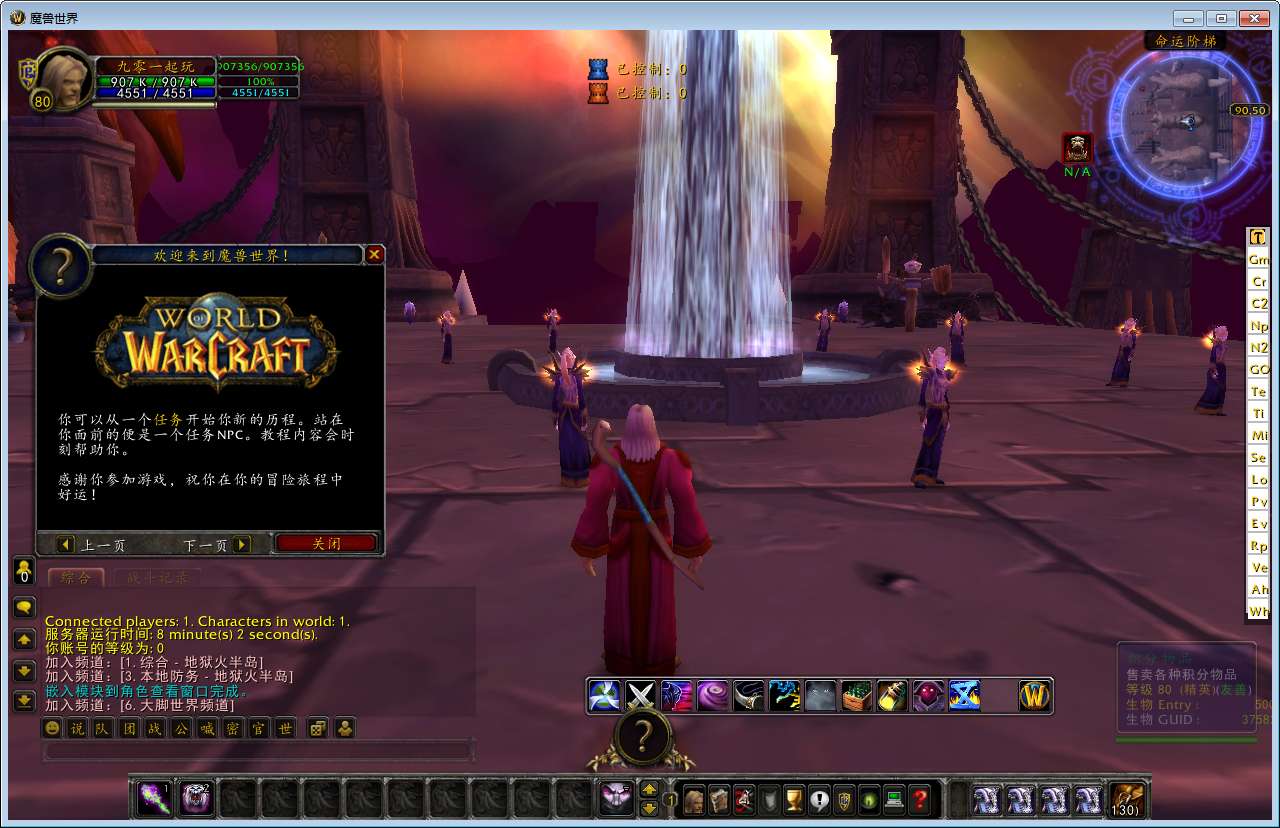Click the chat input box
Image resolution: width=1280 pixels, height=828 pixels.
257,750
